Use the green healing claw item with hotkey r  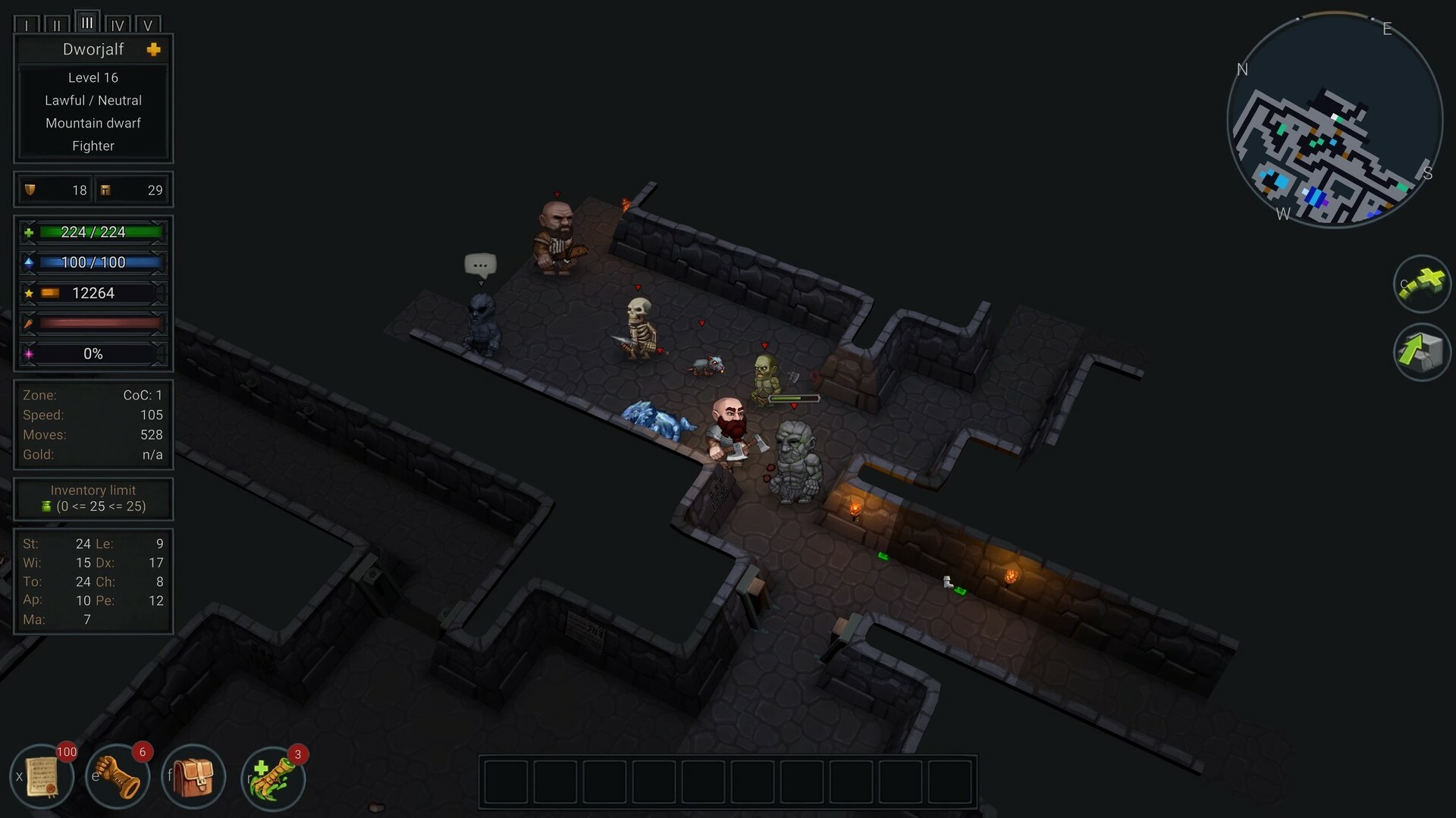(273, 776)
